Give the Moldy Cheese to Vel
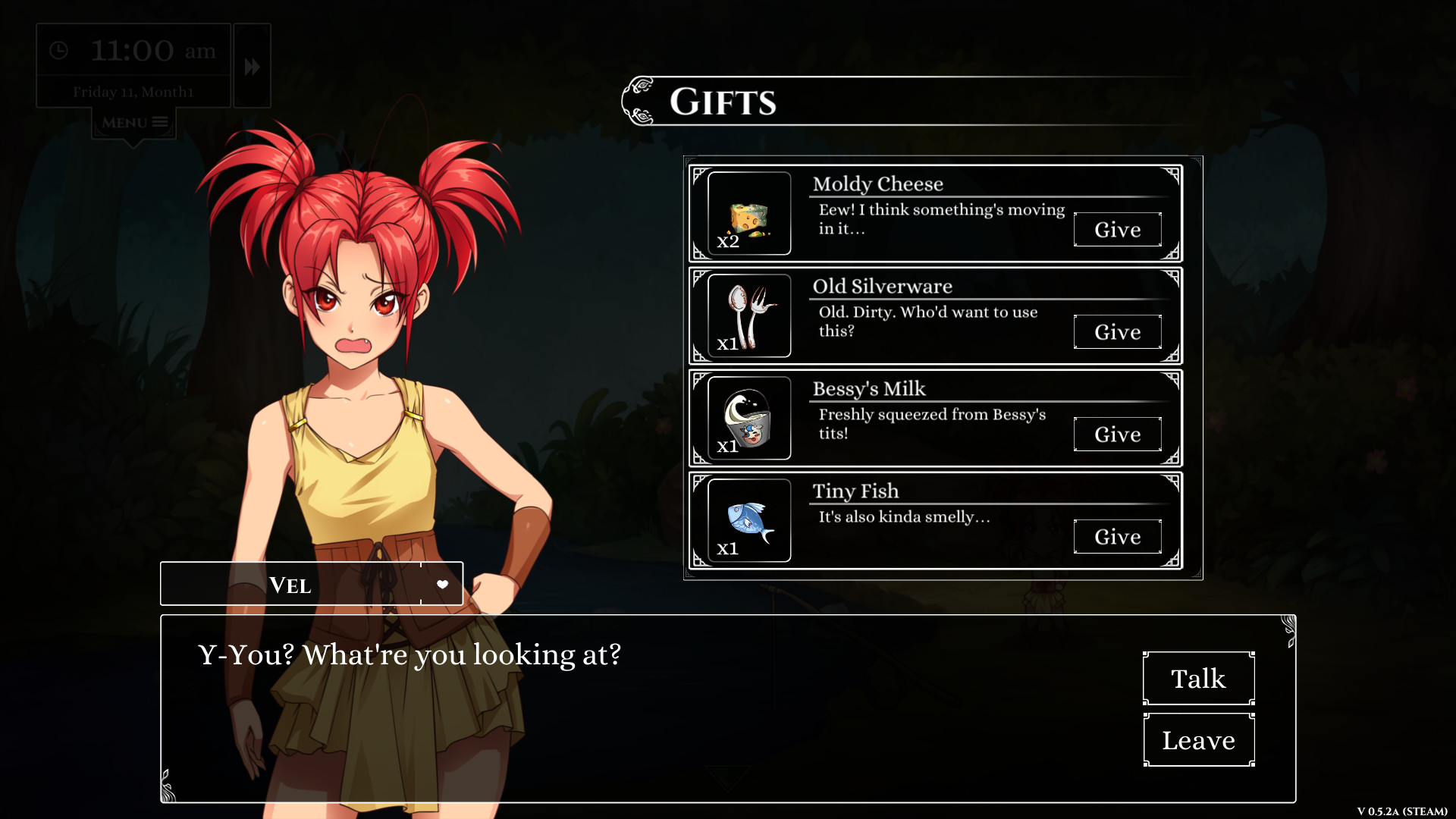 click(1117, 230)
